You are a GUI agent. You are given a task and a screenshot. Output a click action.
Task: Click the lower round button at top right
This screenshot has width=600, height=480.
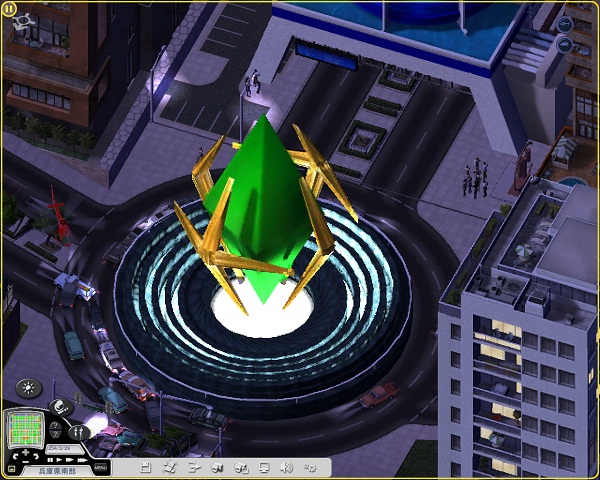pos(567,44)
